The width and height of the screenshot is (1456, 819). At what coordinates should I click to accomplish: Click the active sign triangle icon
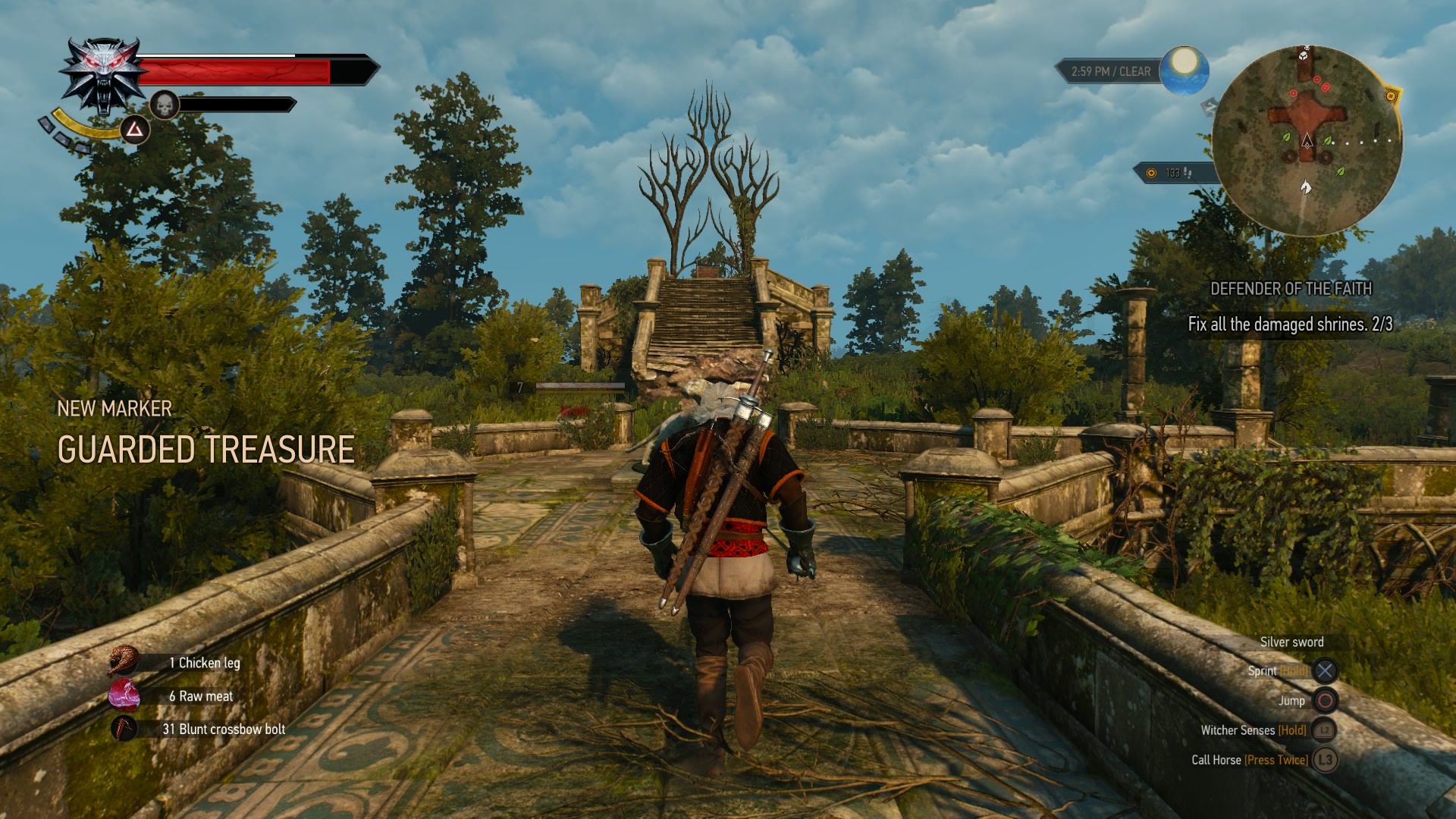point(135,130)
